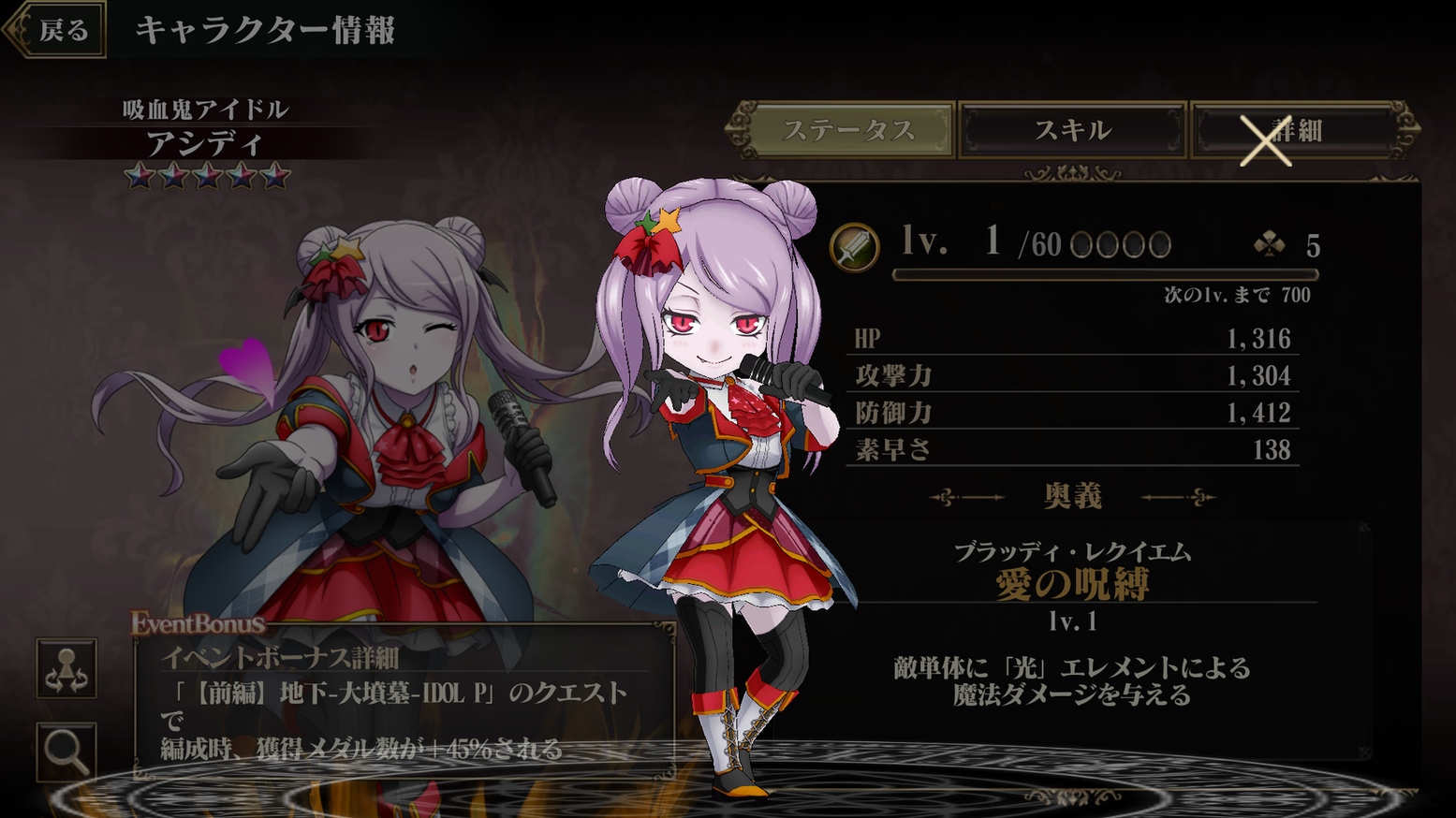Image resolution: width=1456 pixels, height=818 pixels.
Task: Switch to the ステータス tab
Action: pyautogui.click(x=850, y=131)
